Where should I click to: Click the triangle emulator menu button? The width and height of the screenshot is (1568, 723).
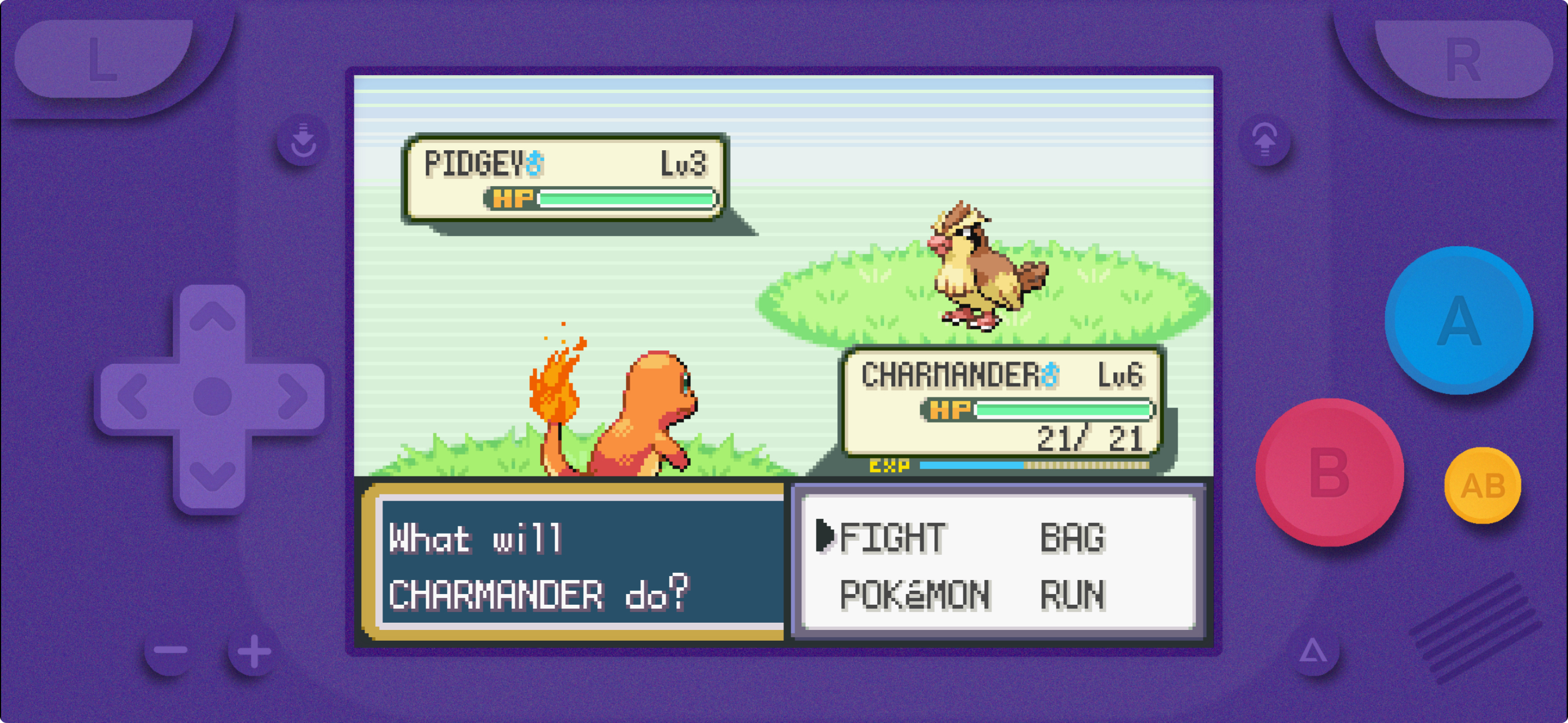(1313, 651)
